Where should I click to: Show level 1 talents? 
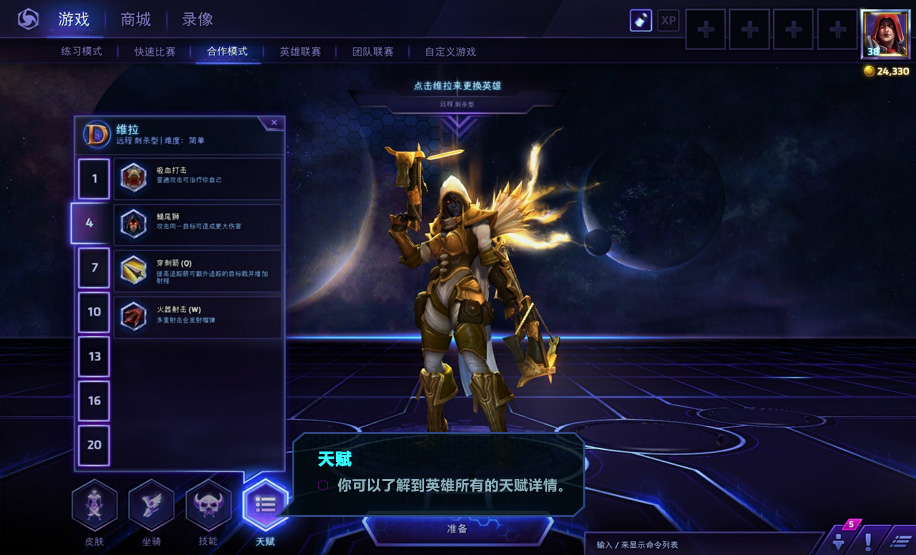[x=94, y=179]
